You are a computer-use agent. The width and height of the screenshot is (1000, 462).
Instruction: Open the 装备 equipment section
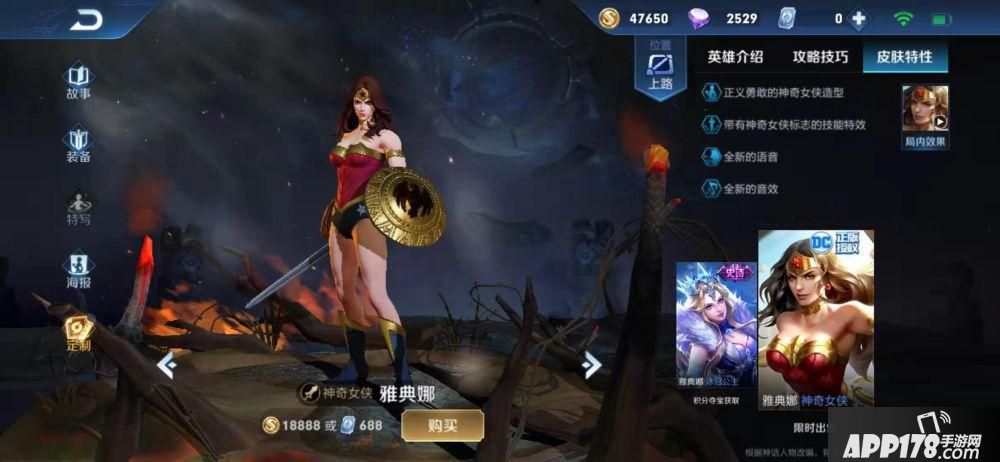click(78, 143)
